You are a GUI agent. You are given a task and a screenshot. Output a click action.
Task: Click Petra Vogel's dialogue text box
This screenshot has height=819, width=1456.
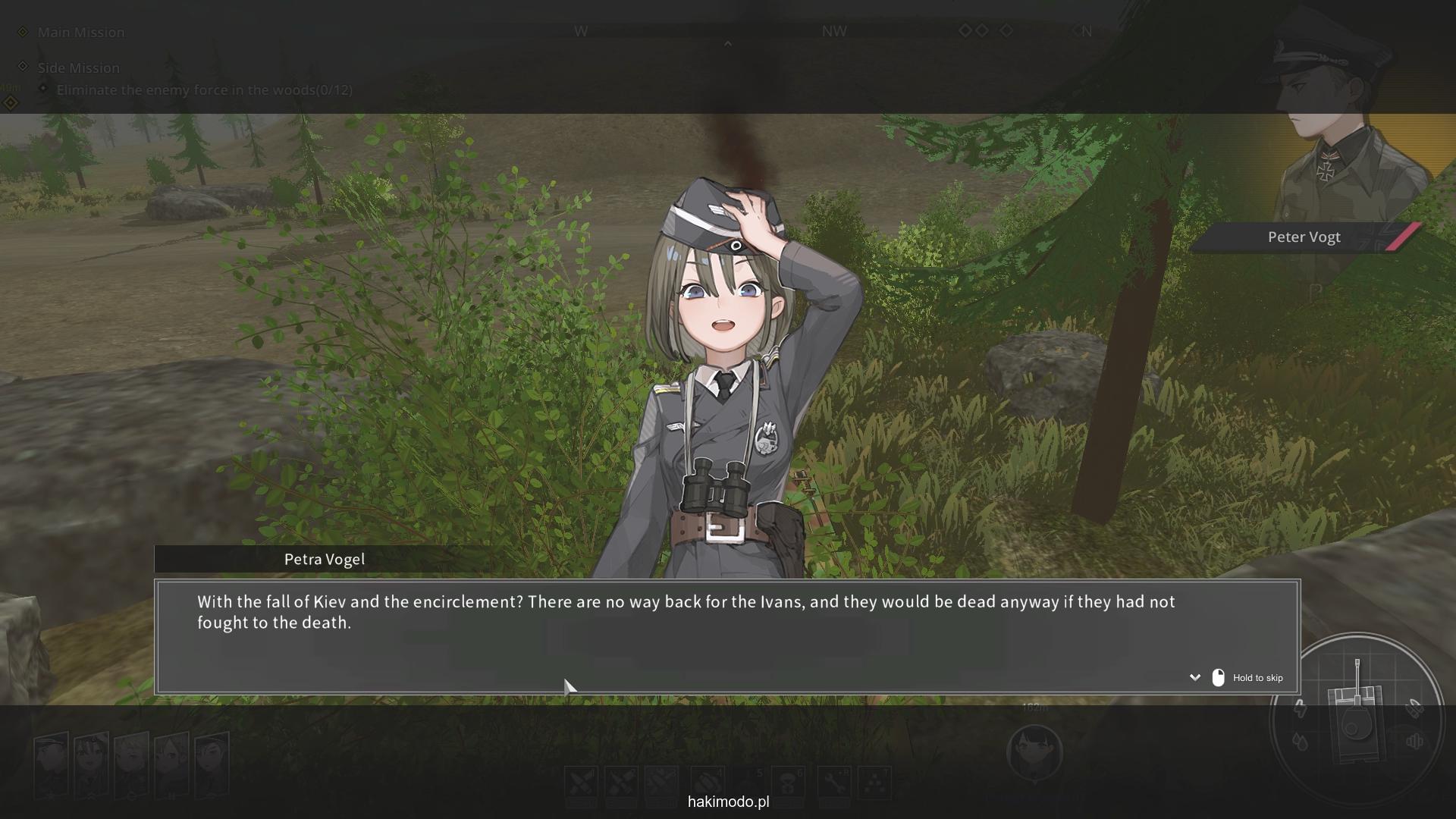[726, 636]
